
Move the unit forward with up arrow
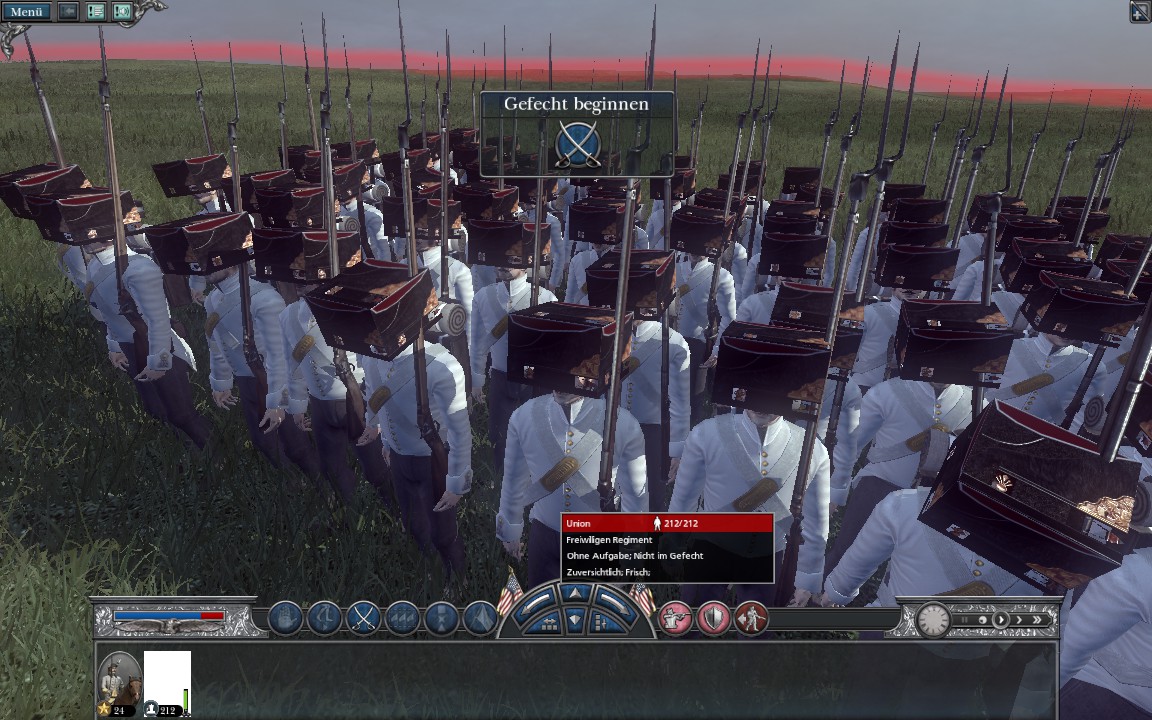[x=574, y=594]
